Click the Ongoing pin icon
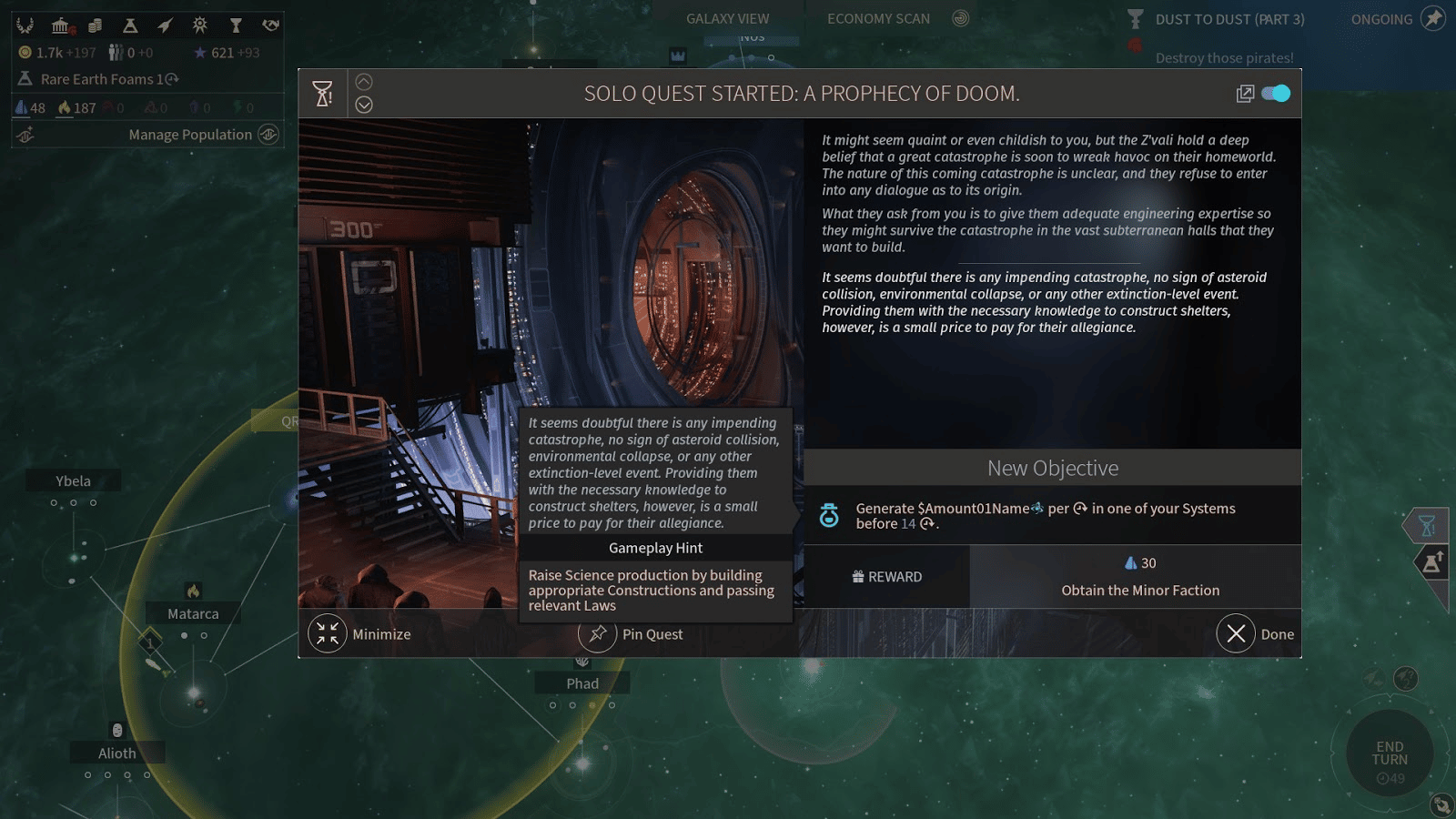The image size is (1456, 819). pos(1433,19)
